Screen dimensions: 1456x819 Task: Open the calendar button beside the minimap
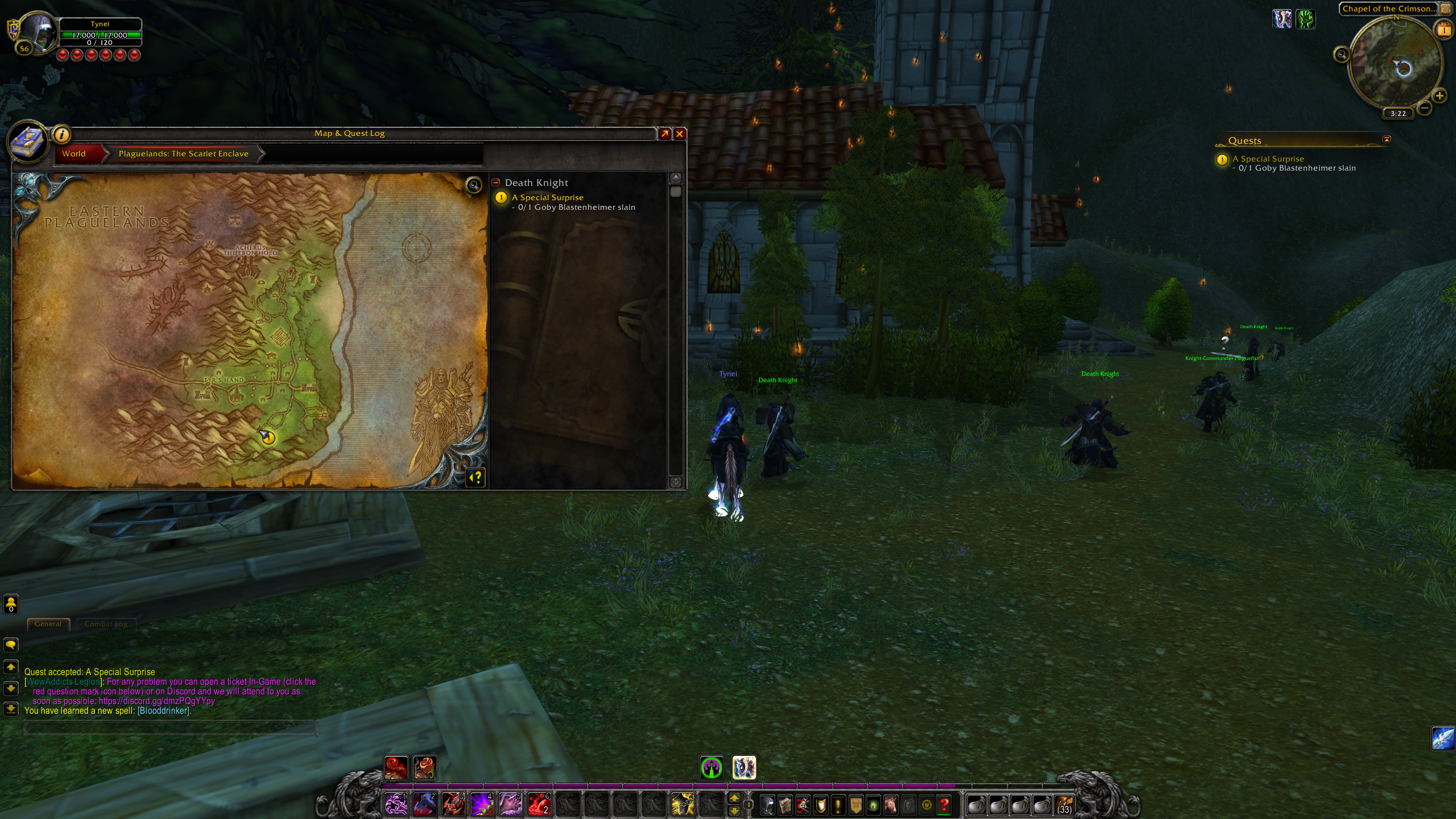click(x=1444, y=30)
